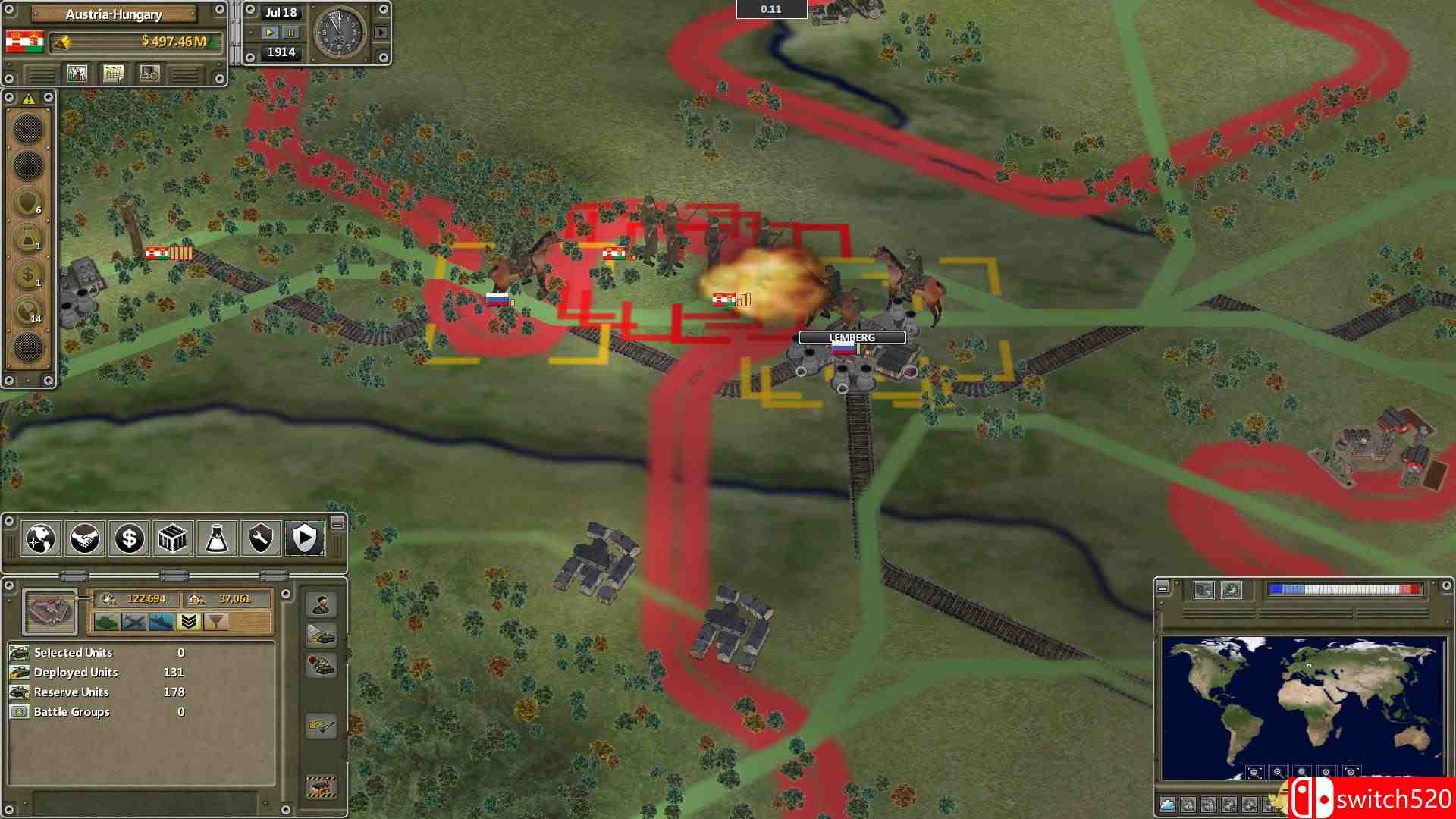
Task: Open the Economy dollar panel
Action: (x=128, y=539)
